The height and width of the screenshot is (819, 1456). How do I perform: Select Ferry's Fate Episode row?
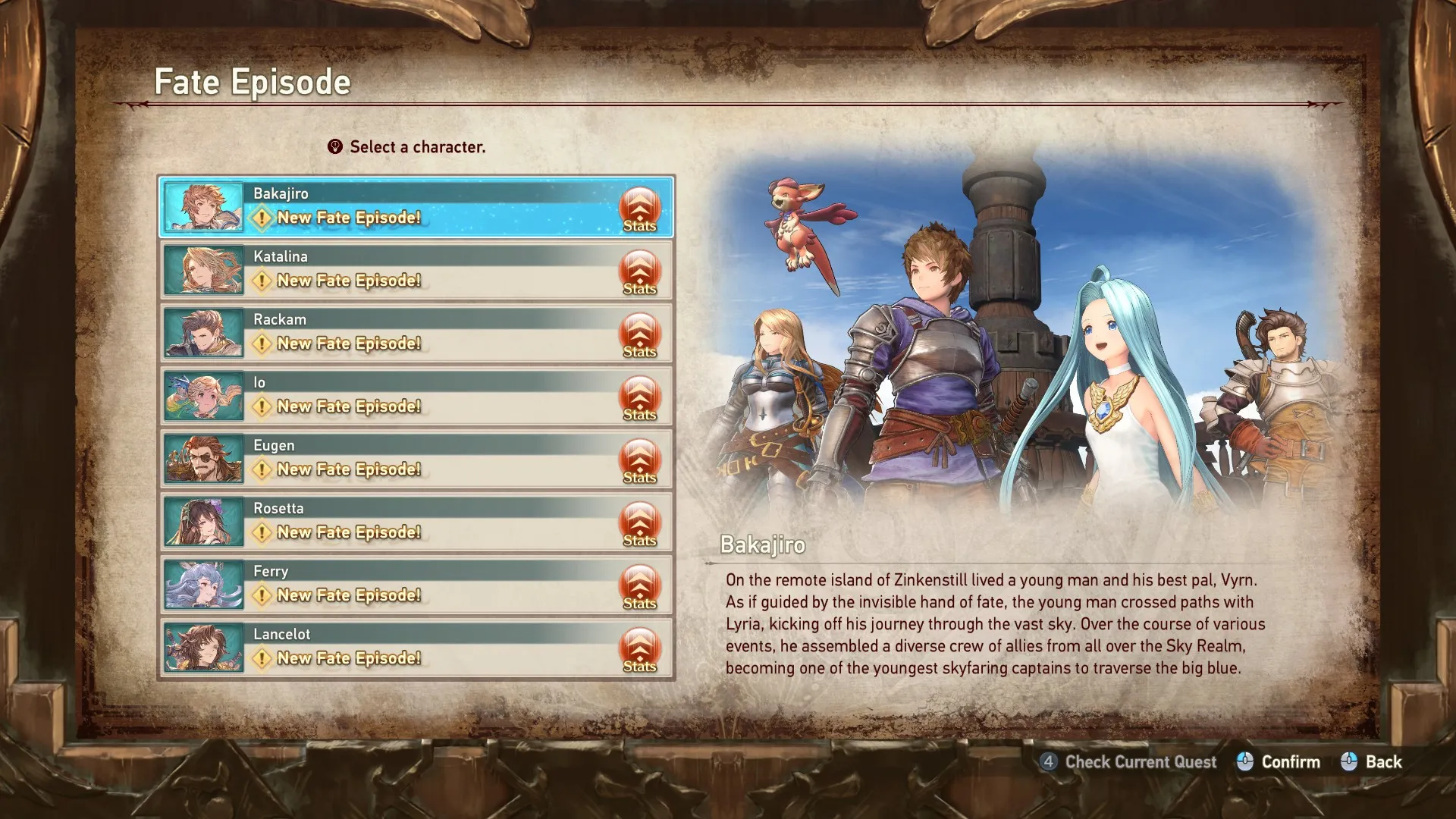(394, 584)
